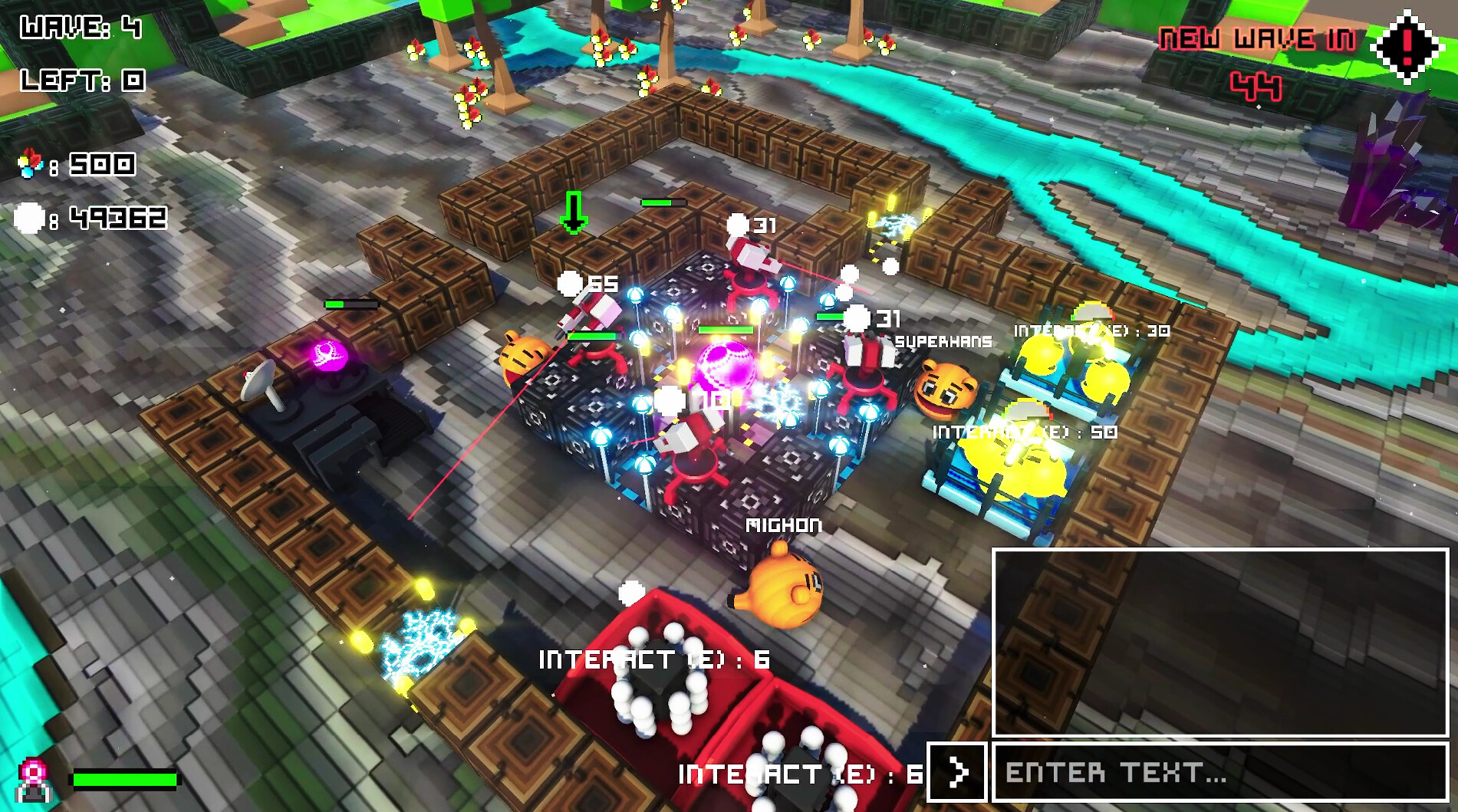Select the pink generator icon at bottom left
Image resolution: width=1458 pixels, height=812 pixels.
32,778
